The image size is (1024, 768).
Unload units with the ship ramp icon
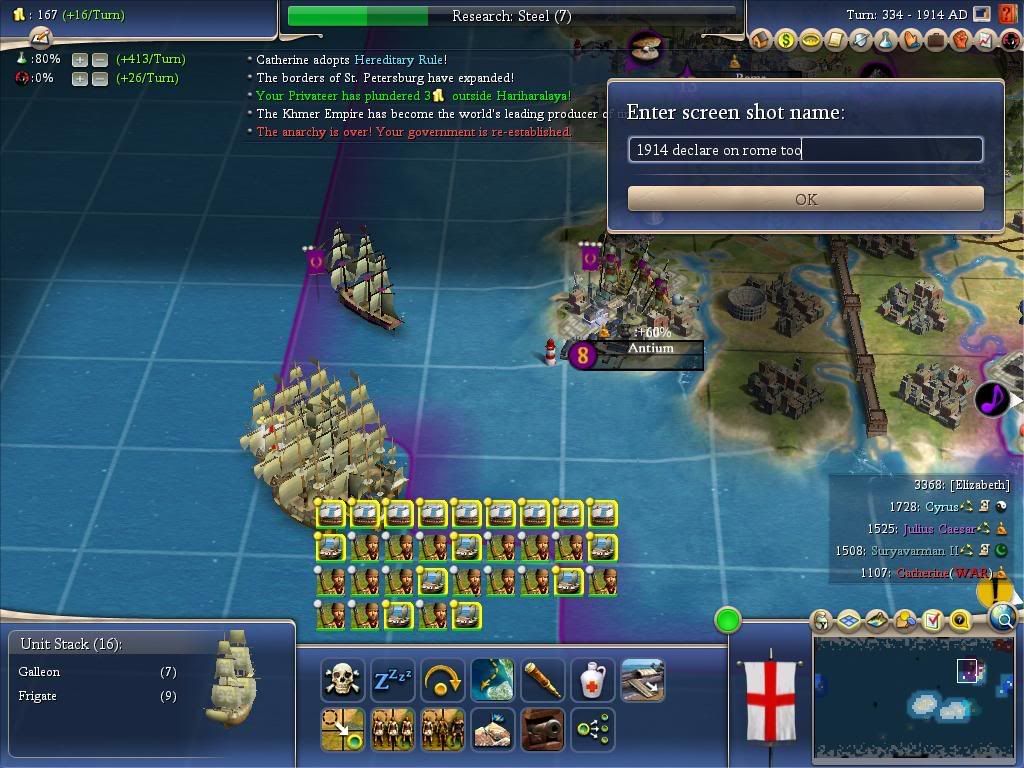point(643,681)
